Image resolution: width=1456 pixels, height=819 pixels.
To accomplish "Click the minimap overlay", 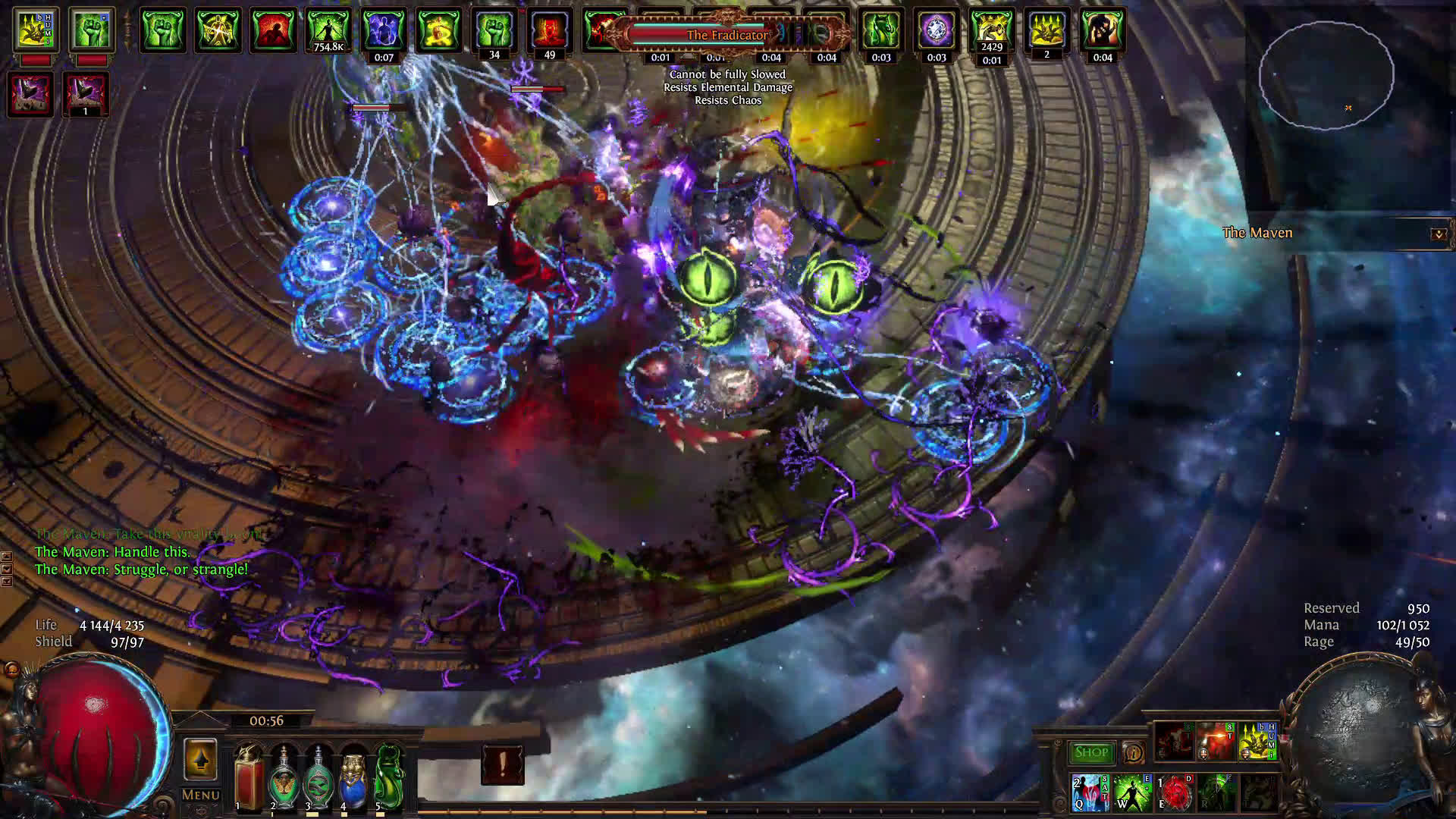I will point(1326,74).
